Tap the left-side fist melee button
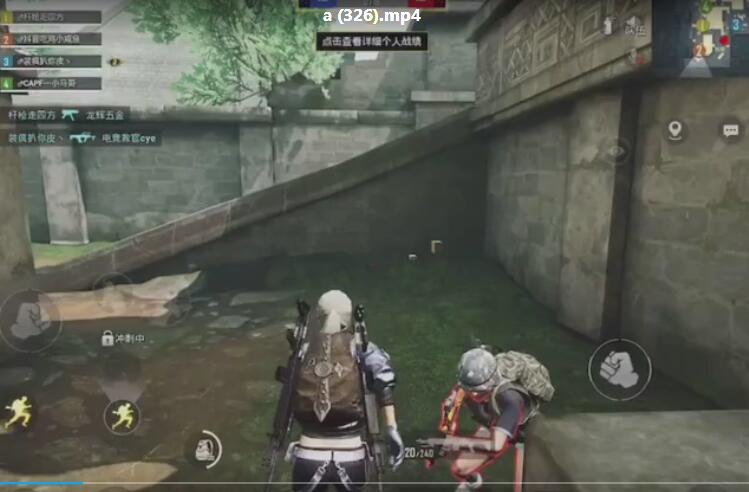The height and width of the screenshot is (492, 749). click(x=28, y=321)
